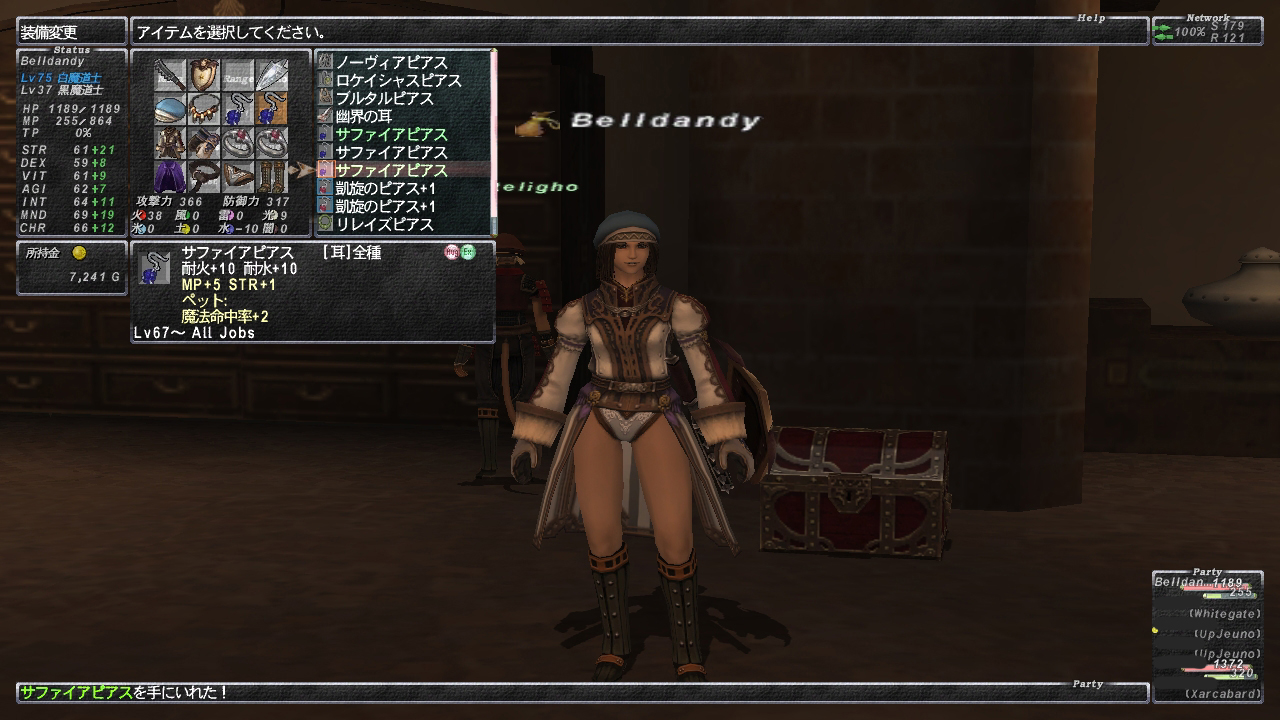The height and width of the screenshot is (720, 1280).
Task: Select the boots feet slot
Action: (x=272, y=177)
